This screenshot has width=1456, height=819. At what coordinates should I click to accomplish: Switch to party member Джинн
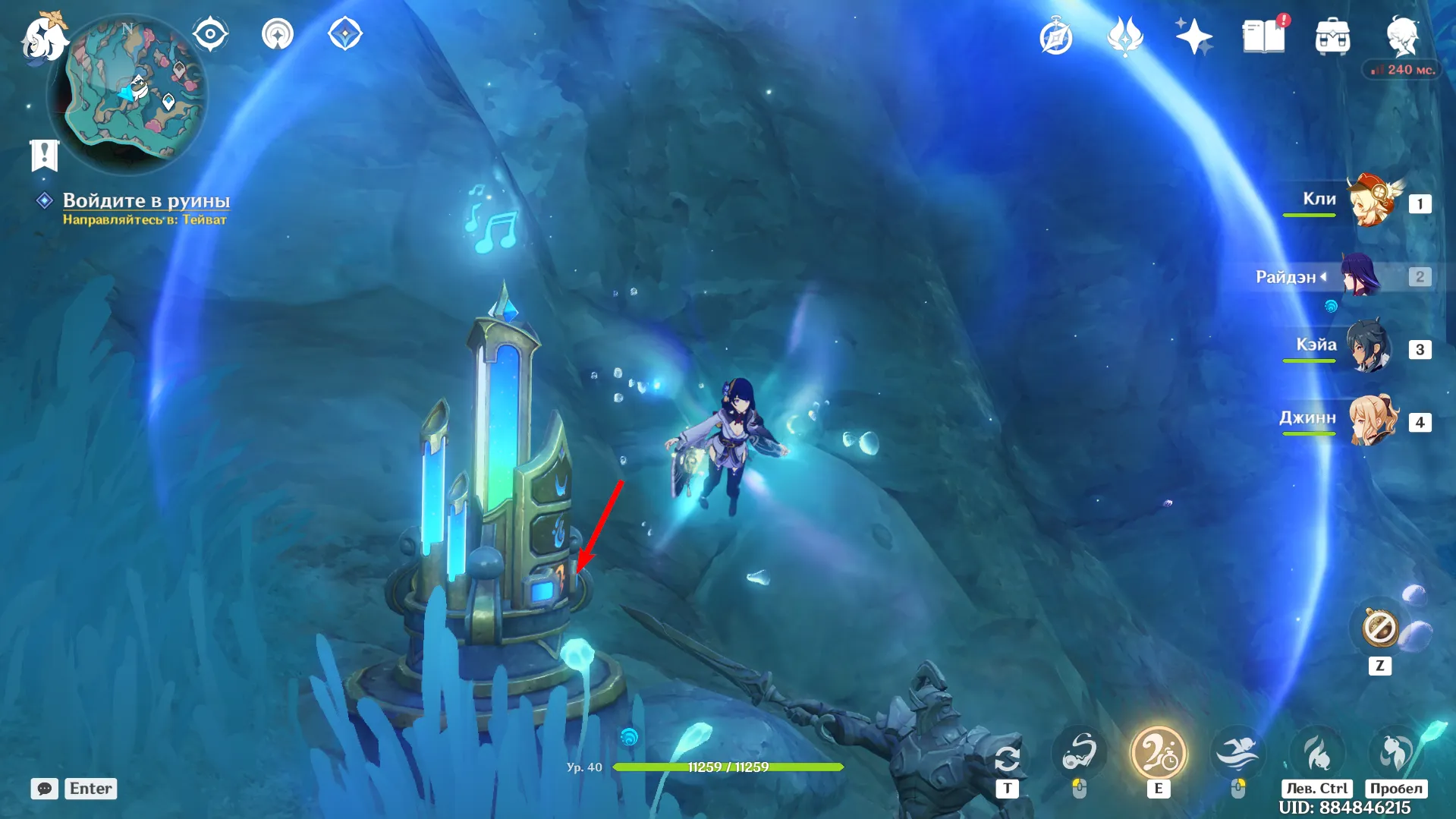pos(1373,420)
